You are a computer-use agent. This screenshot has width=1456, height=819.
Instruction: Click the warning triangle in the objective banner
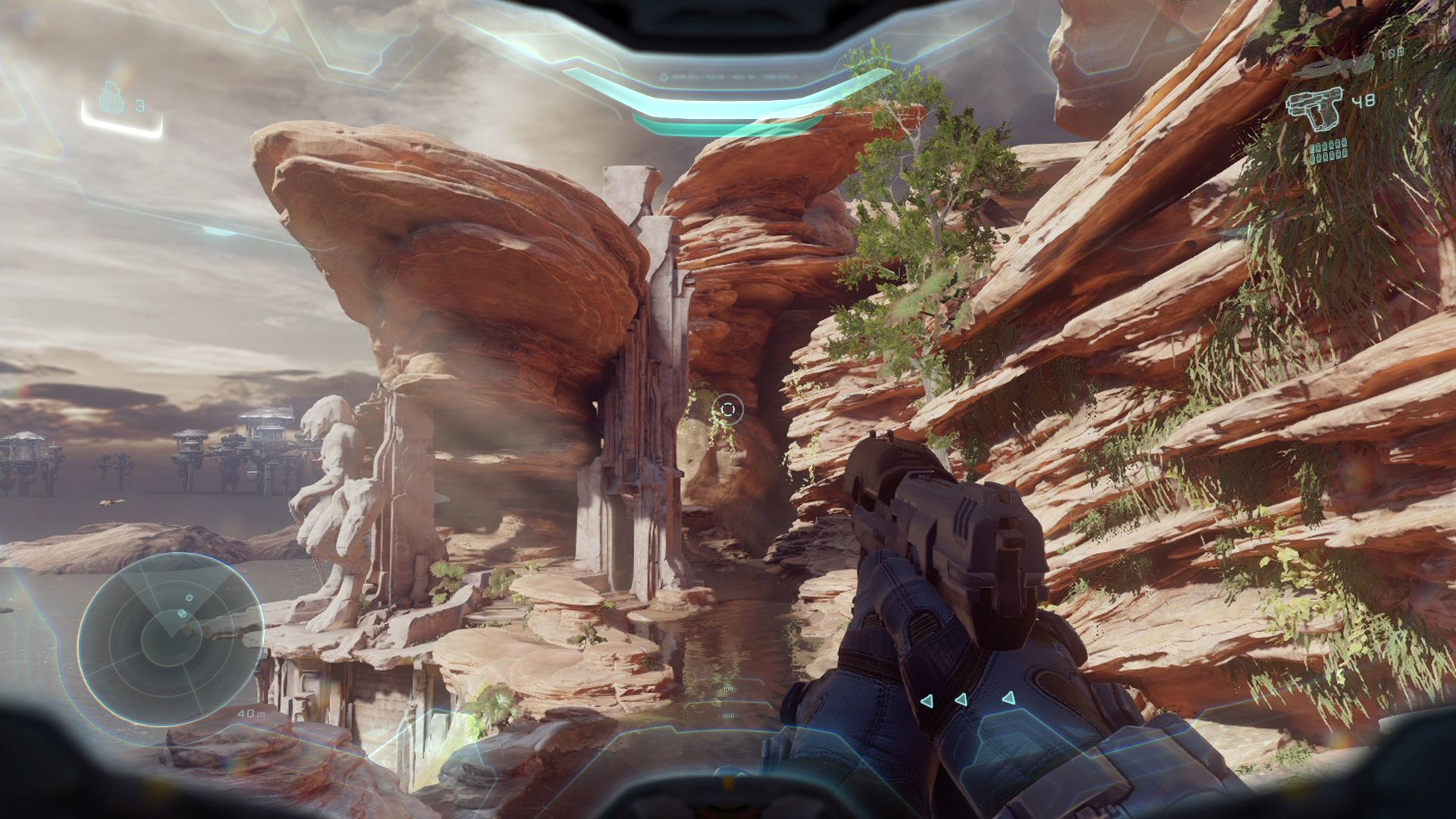click(x=664, y=77)
